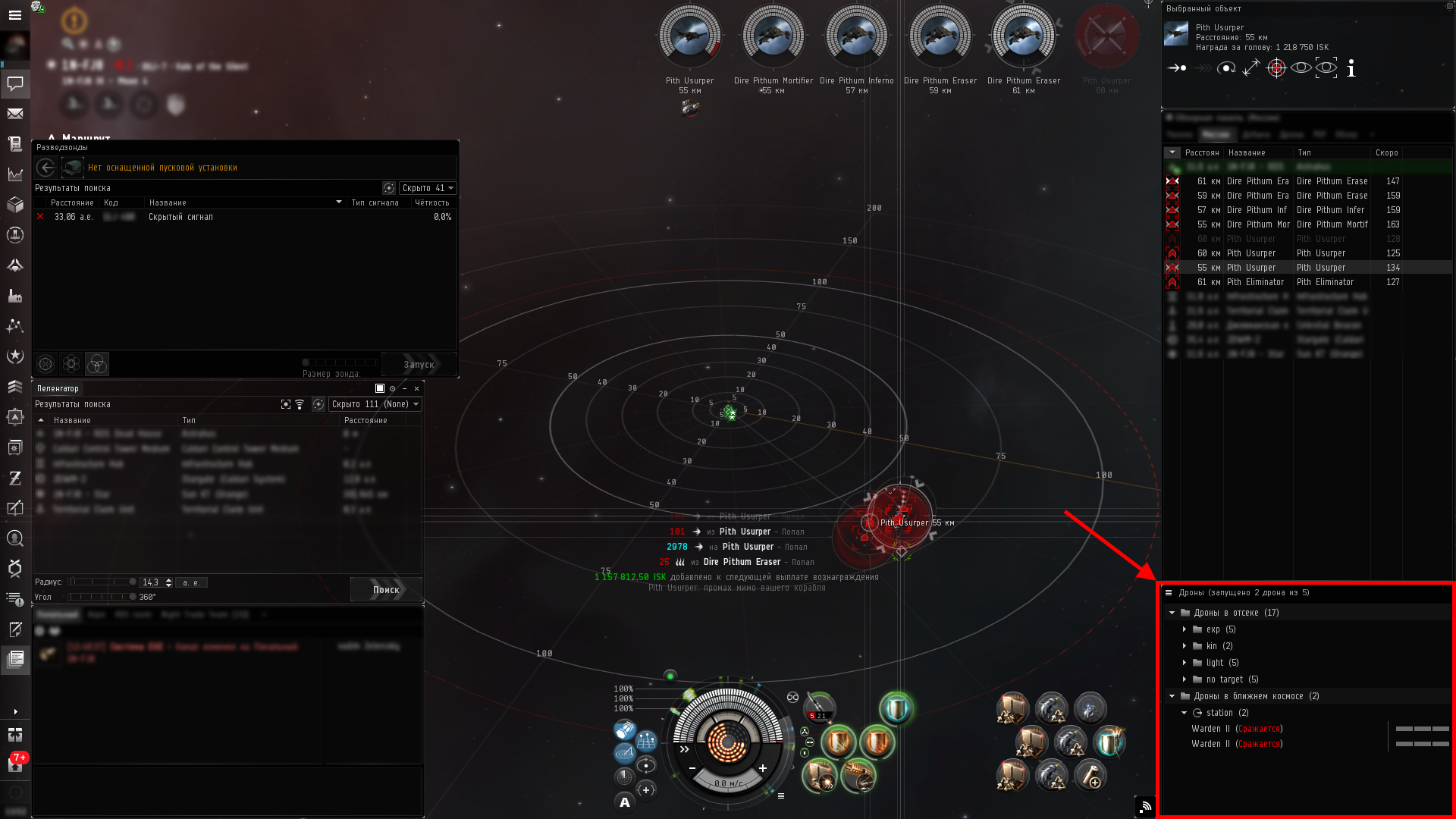Expand the light (5) drone folder

pos(1185,663)
